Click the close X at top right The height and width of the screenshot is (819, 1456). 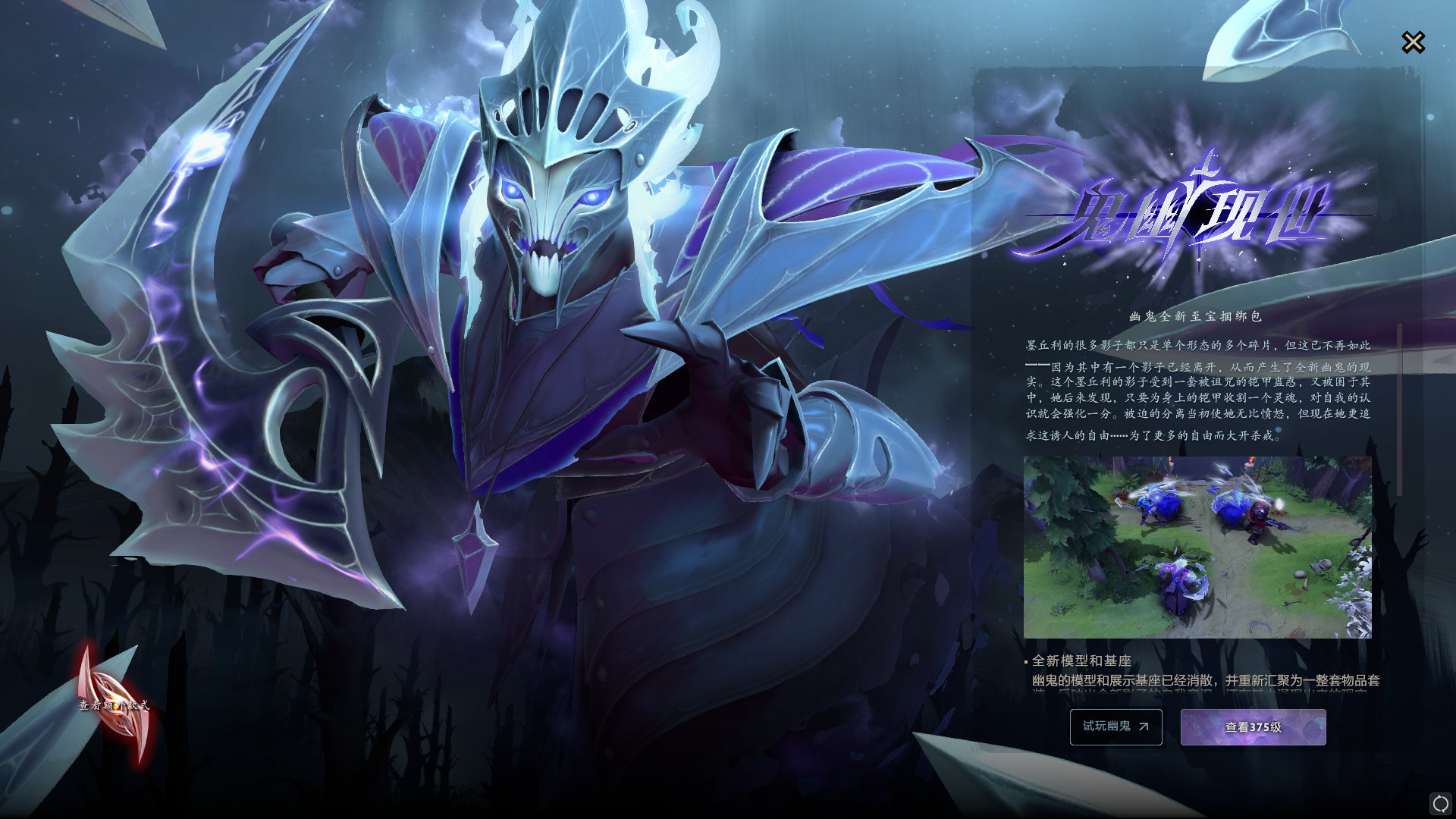(1414, 42)
